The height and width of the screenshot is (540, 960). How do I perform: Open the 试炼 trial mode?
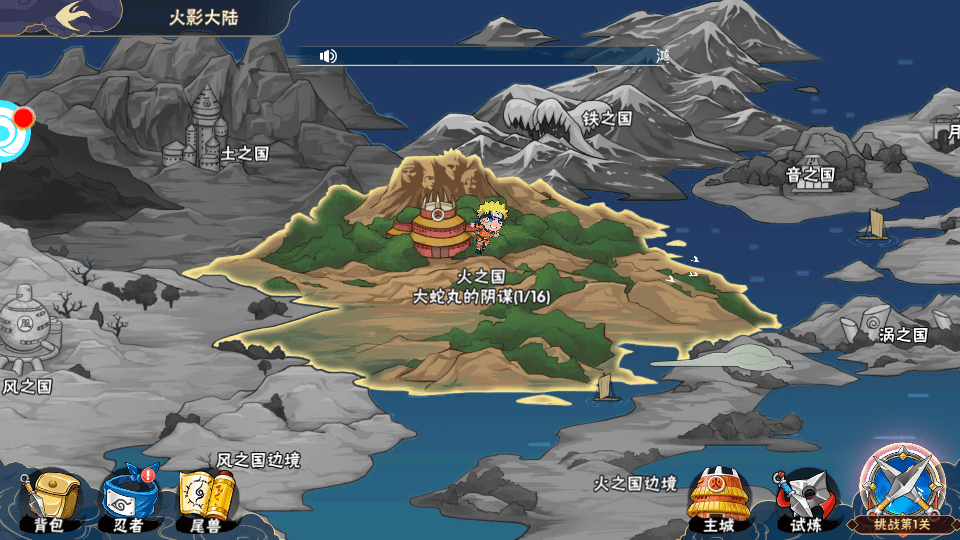pyautogui.click(x=804, y=499)
